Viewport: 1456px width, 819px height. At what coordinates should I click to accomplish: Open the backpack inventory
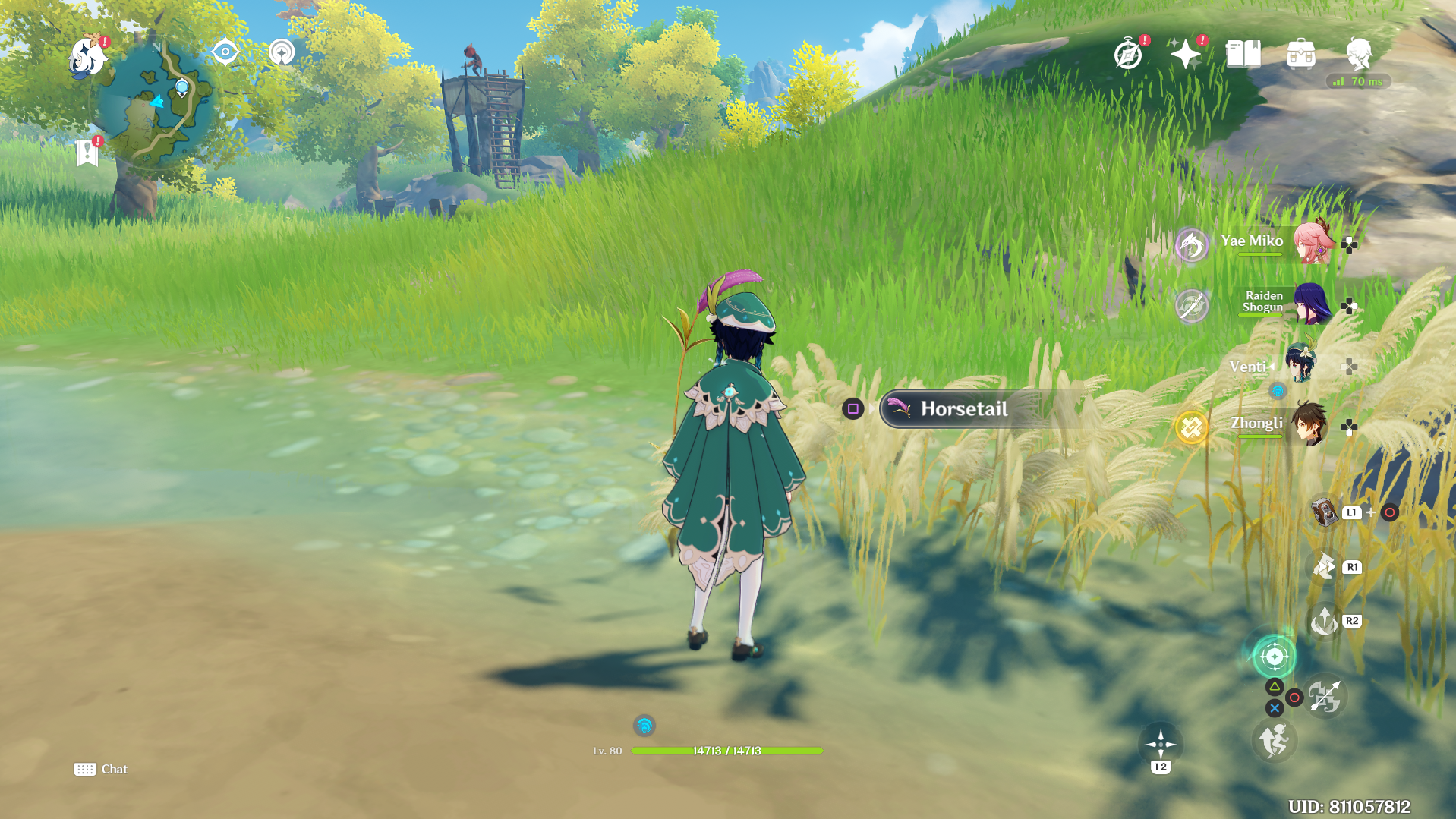[x=1300, y=55]
